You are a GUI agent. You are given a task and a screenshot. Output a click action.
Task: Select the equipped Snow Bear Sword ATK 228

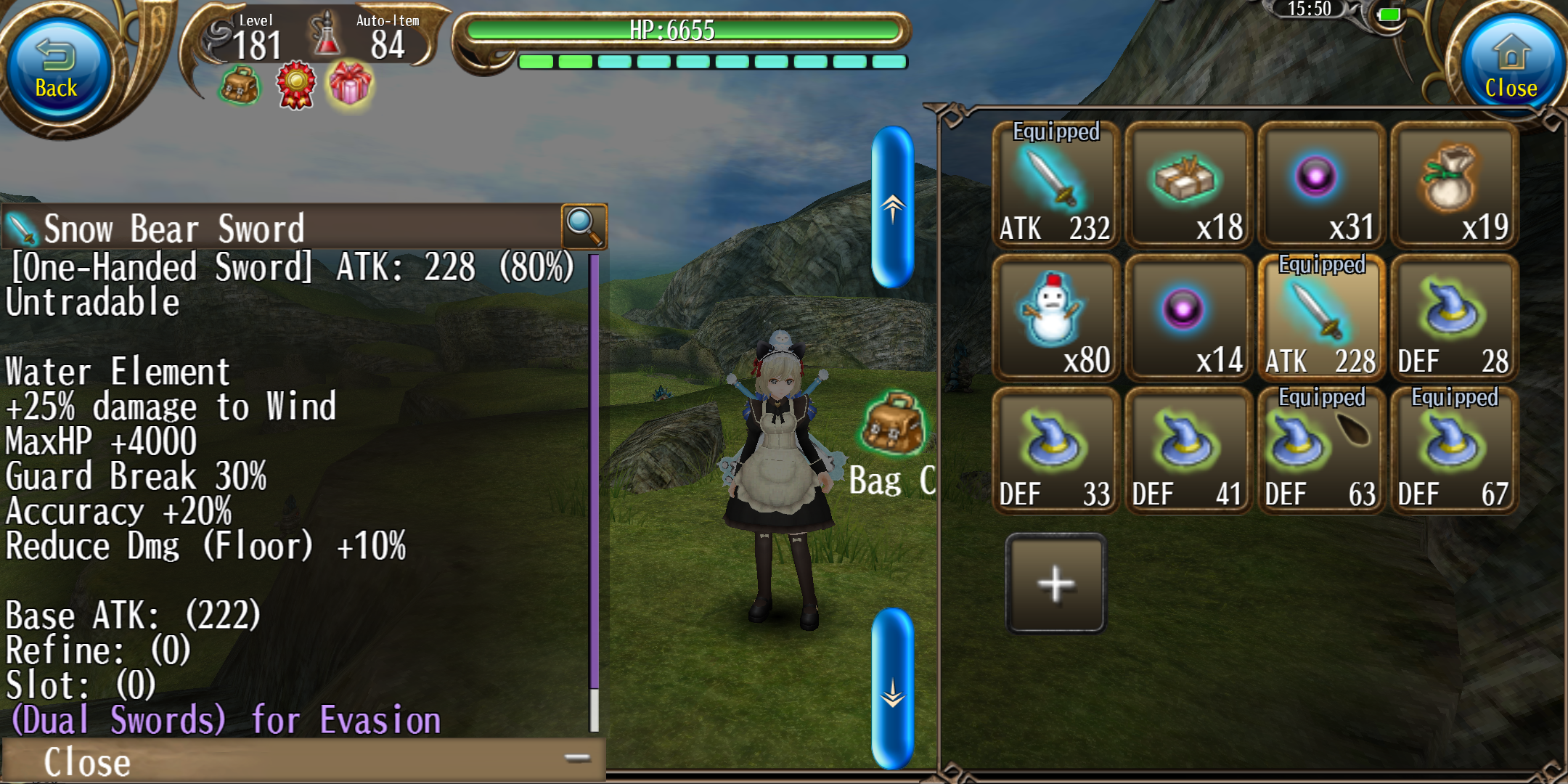pyautogui.click(x=1321, y=319)
